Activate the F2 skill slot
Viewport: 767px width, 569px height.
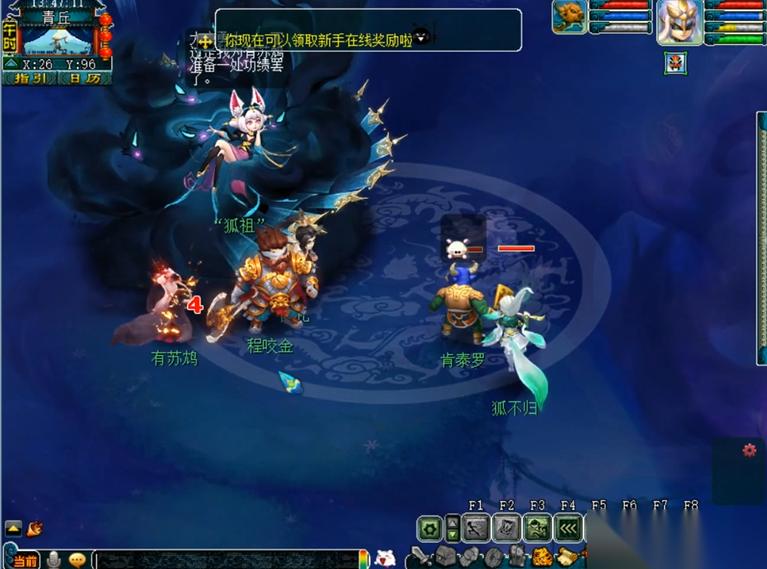point(507,528)
